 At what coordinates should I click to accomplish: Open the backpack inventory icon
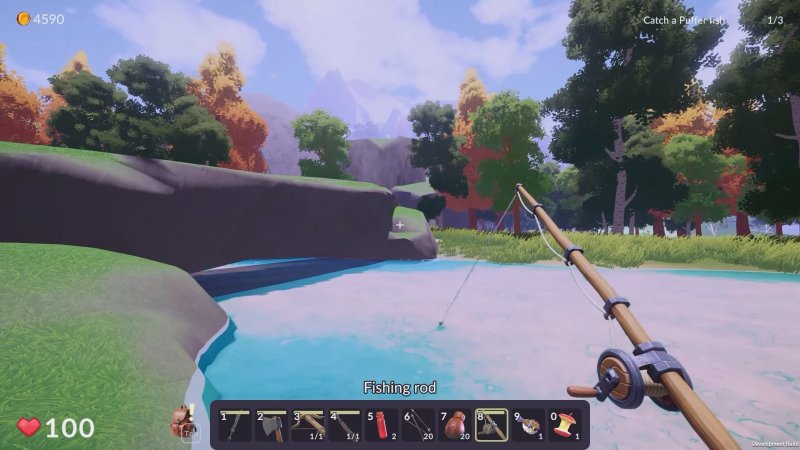coord(183,423)
